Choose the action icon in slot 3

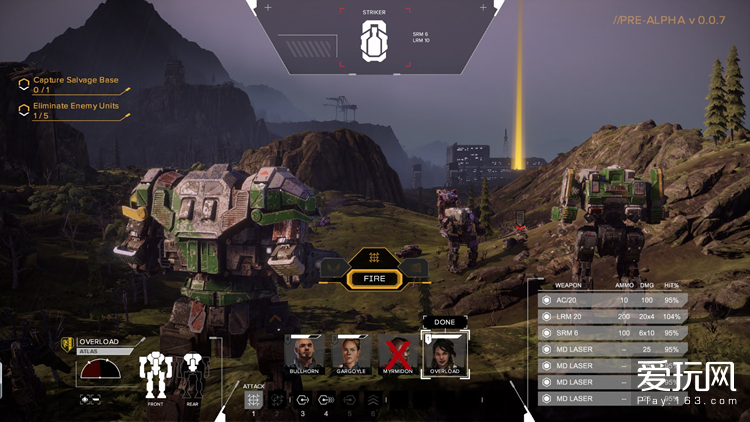pos(302,400)
